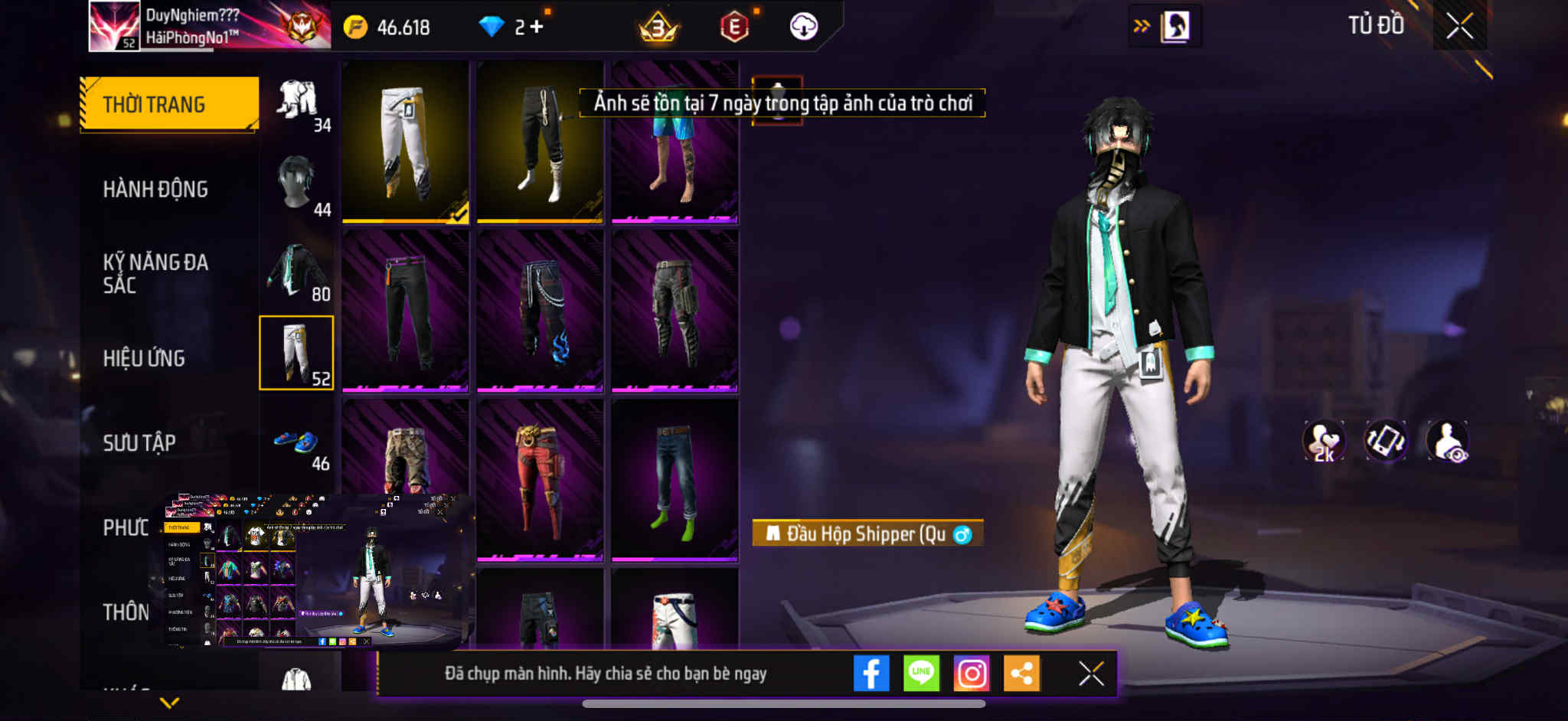1568x721 pixels.
Task: Switch to the THỜI TRANG tab
Action: coord(168,104)
